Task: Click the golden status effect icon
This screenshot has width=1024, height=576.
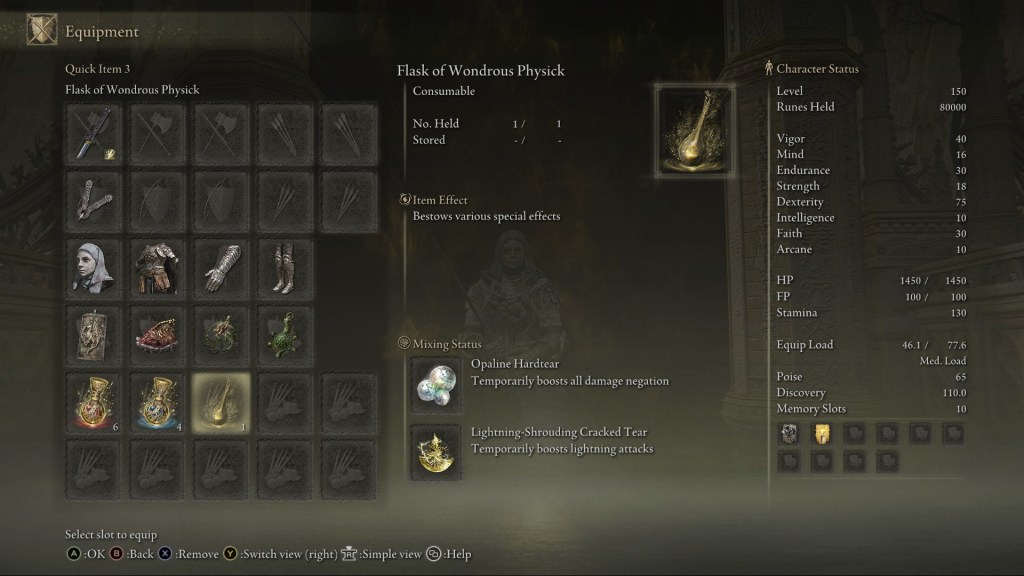Action: point(821,433)
